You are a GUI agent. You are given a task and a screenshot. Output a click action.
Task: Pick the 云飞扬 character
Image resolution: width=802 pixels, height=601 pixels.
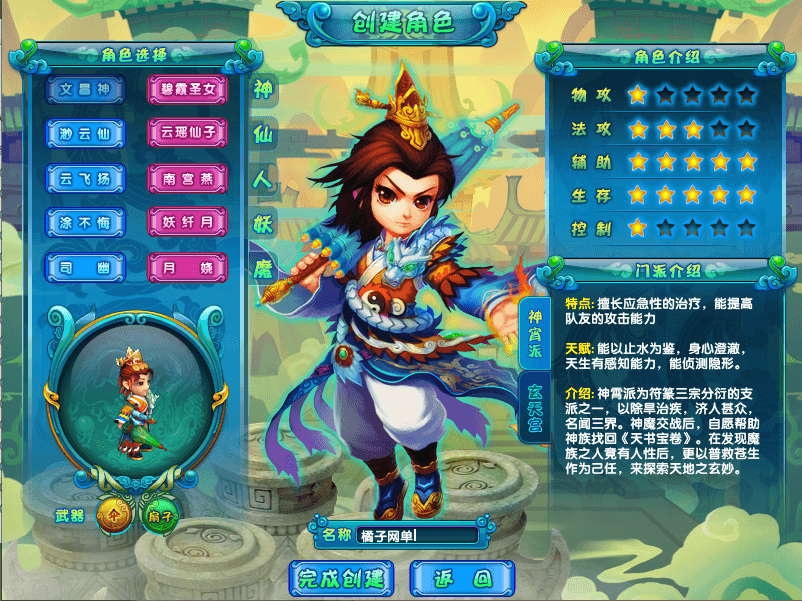[x=85, y=178]
